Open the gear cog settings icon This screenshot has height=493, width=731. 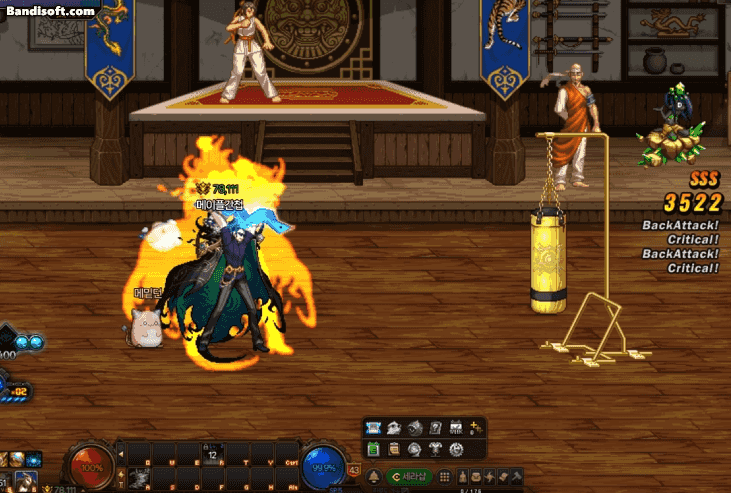click(457, 449)
